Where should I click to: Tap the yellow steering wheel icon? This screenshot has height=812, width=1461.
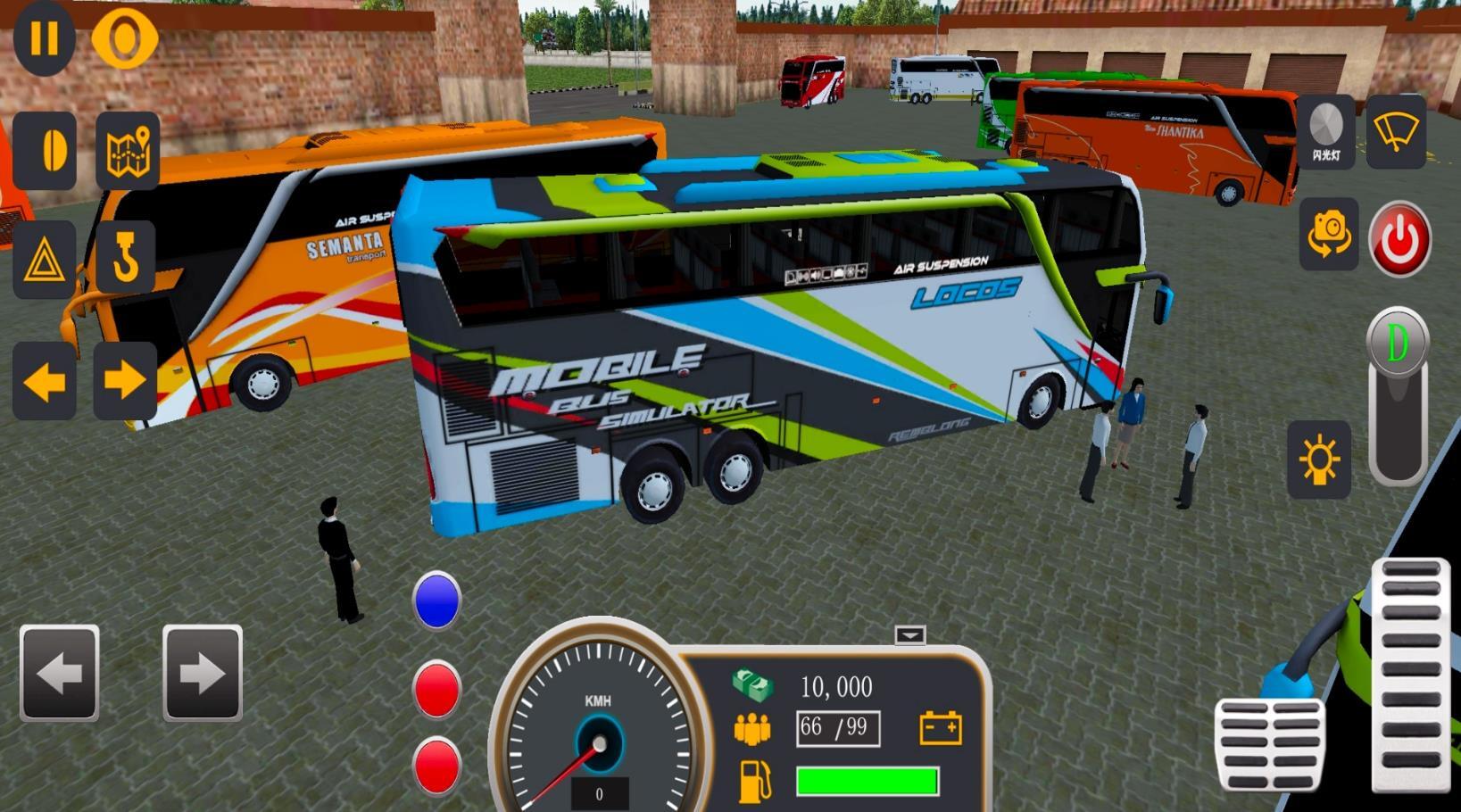(x=124, y=38)
